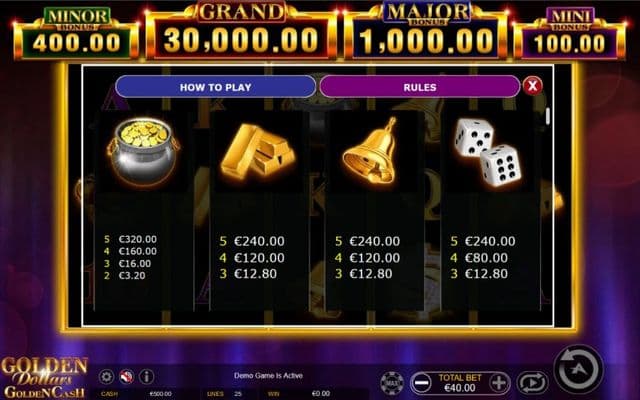Switch to the How To Play tab

pos(215,87)
